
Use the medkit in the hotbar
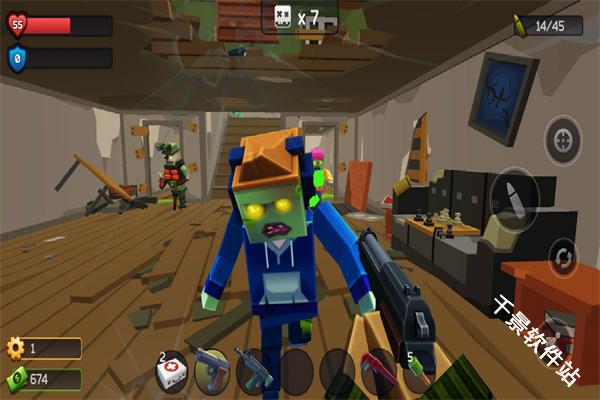point(172,370)
